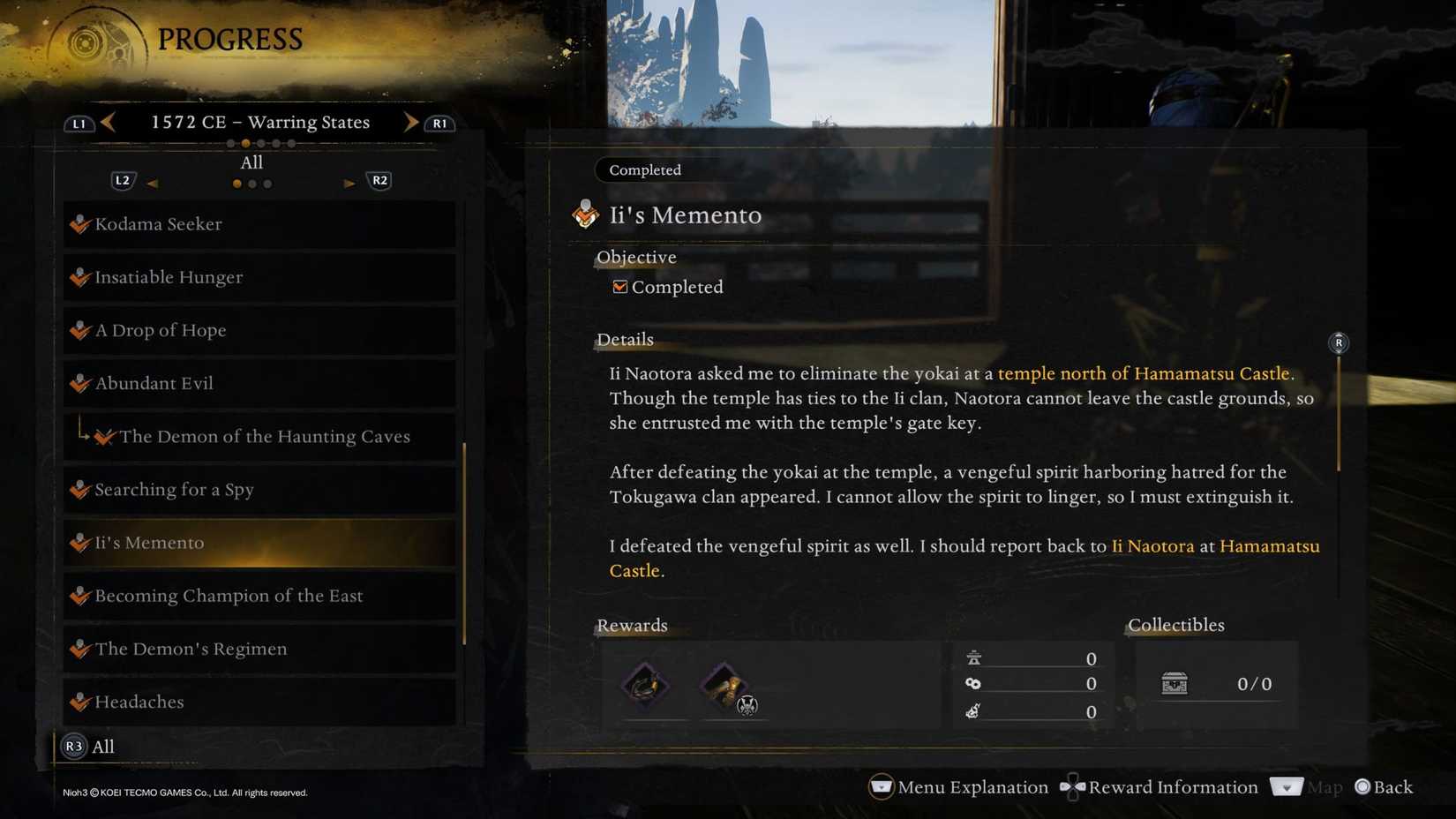Switch to the All quest filter tab
Viewport: 1456px width, 819px height.
pos(251,162)
